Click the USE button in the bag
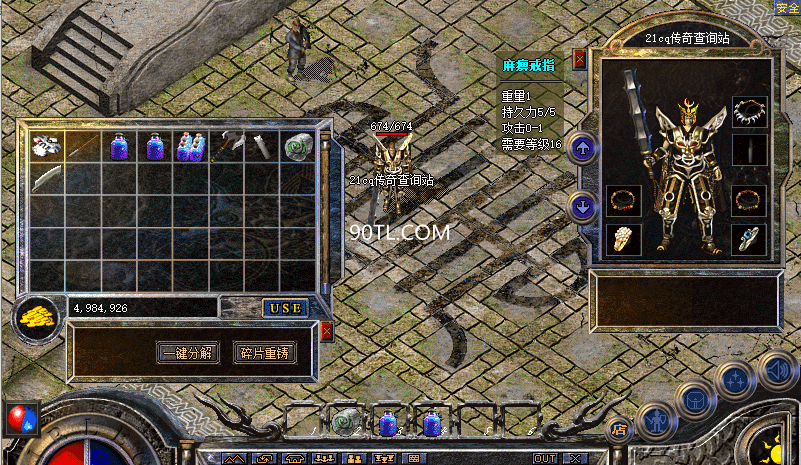Viewport: 801px width, 465px height. click(285, 308)
